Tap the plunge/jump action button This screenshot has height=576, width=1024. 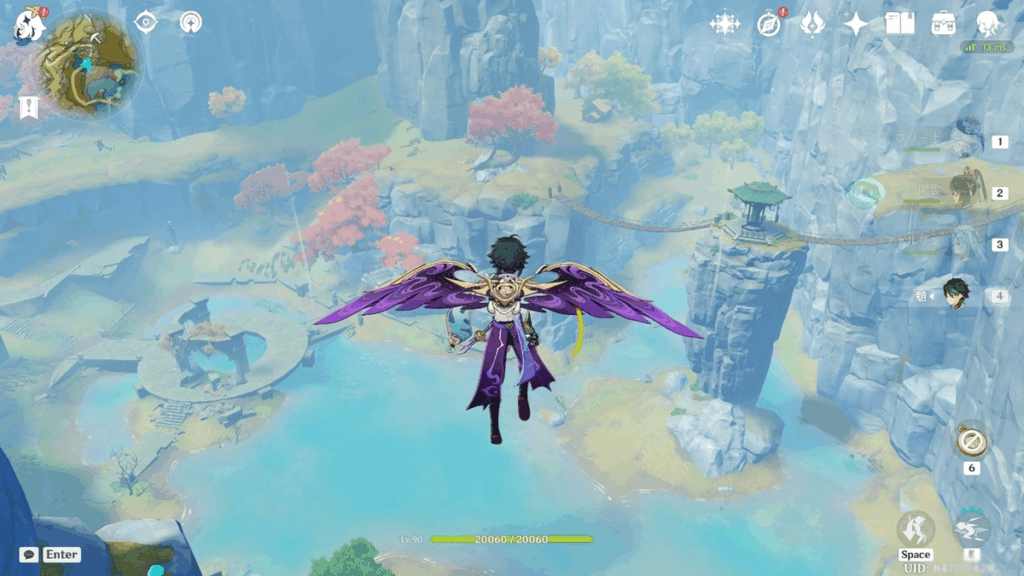pos(915,530)
